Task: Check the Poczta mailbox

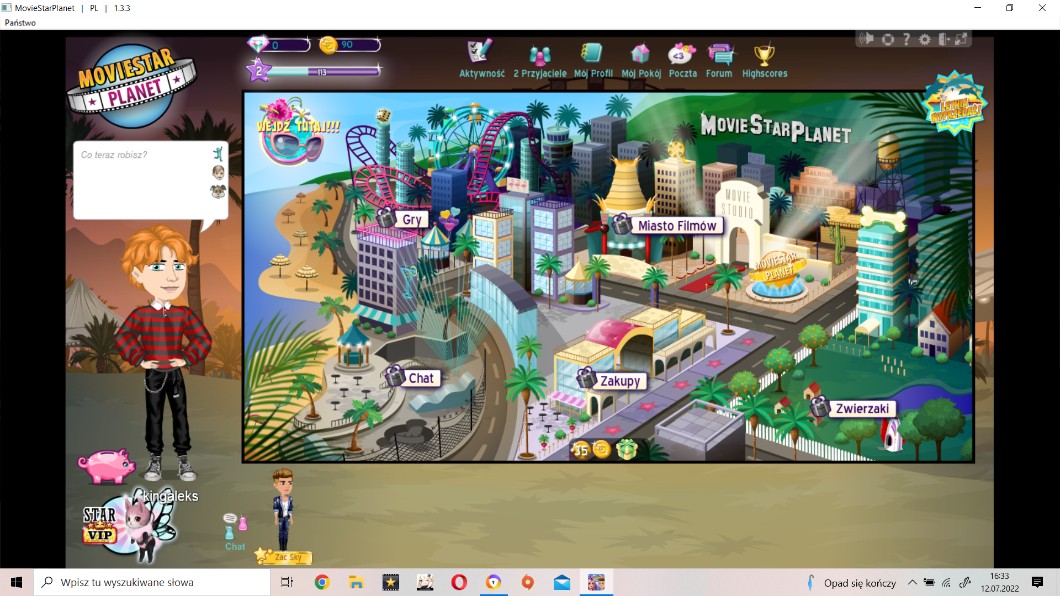Action: tap(682, 56)
